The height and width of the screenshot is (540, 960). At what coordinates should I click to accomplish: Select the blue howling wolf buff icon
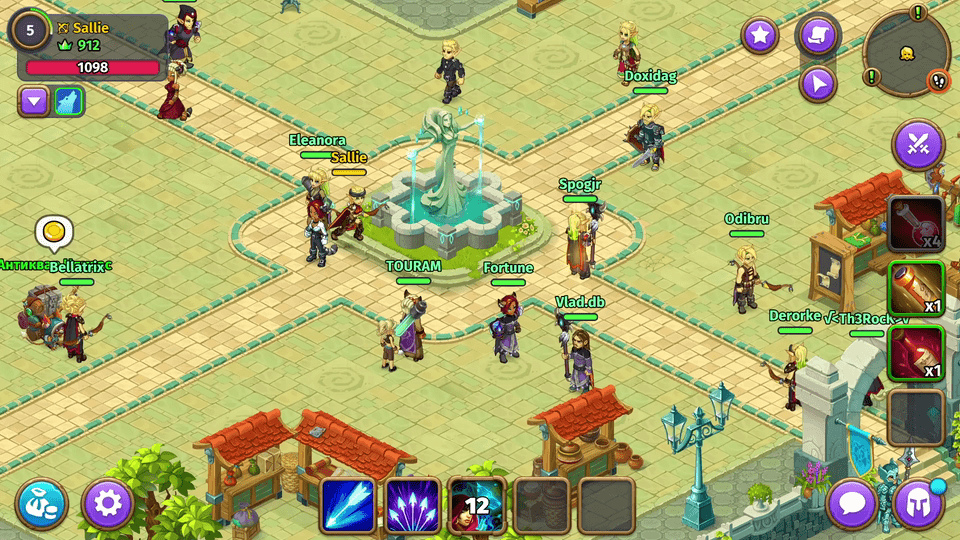tap(69, 101)
